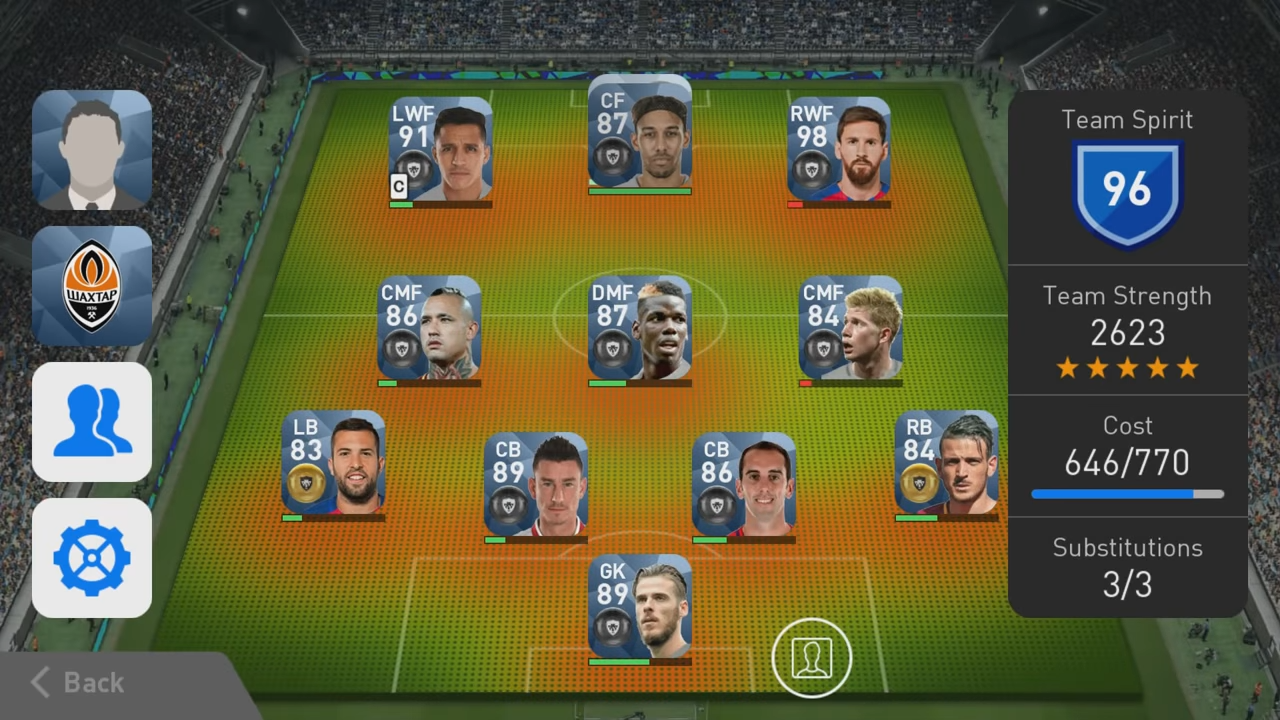This screenshot has width=1280, height=720.
Task: Click the captain badge on the LWF card
Action: click(x=397, y=185)
